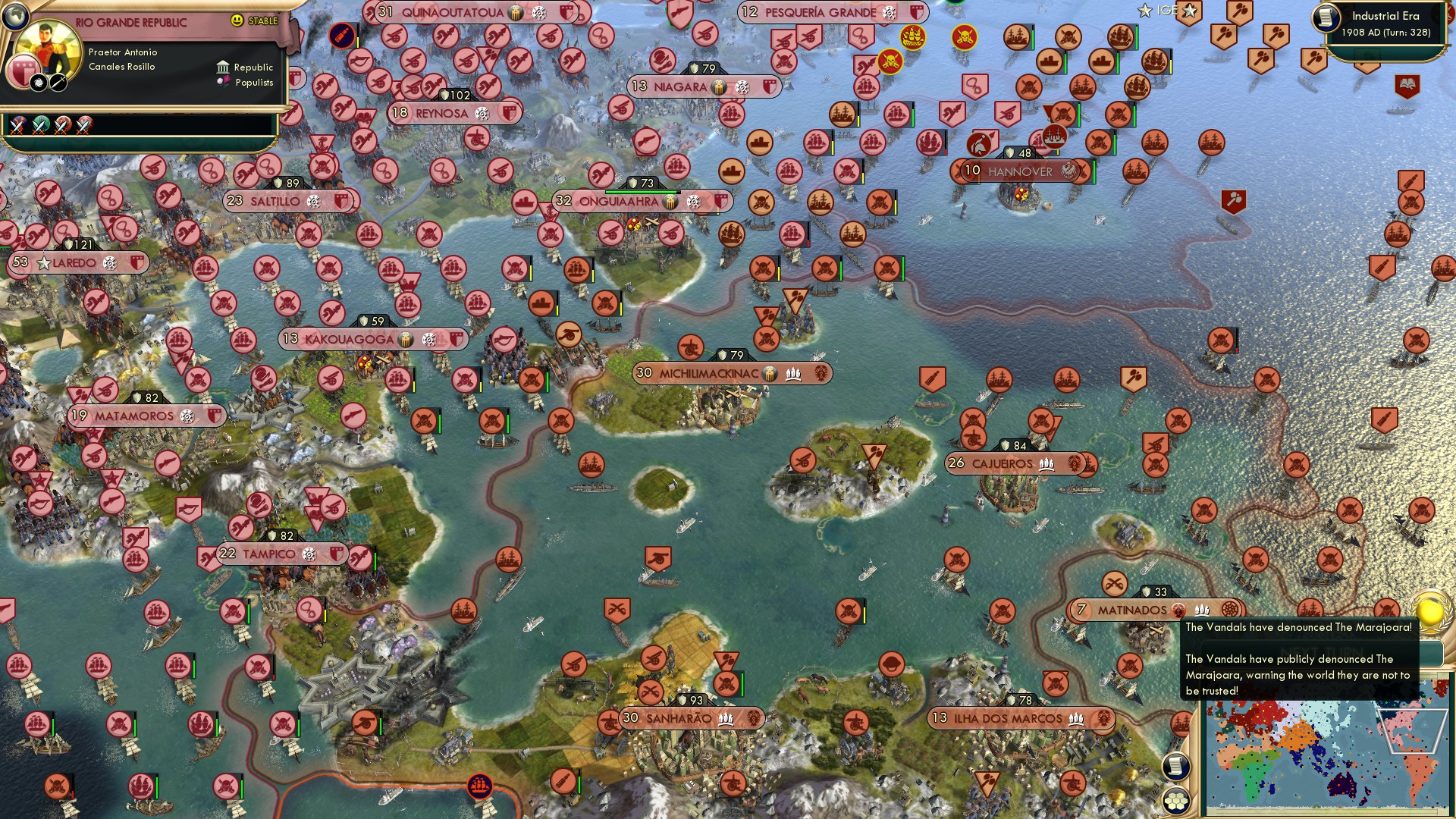Click the hex grid icon below the scroll button
Image resolution: width=1456 pixels, height=819 pixels.
[1176, 801]
